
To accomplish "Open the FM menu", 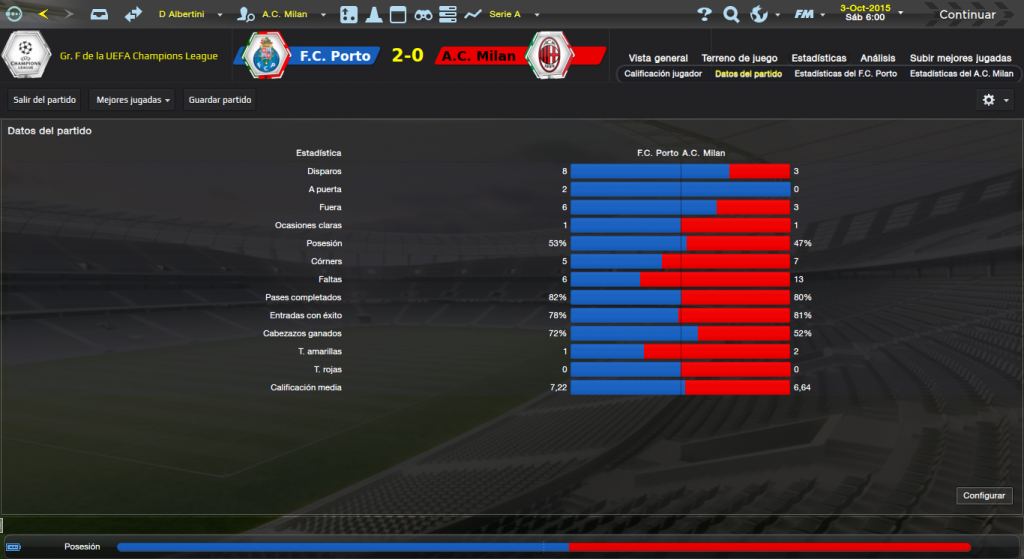I will tap(807, 14).
